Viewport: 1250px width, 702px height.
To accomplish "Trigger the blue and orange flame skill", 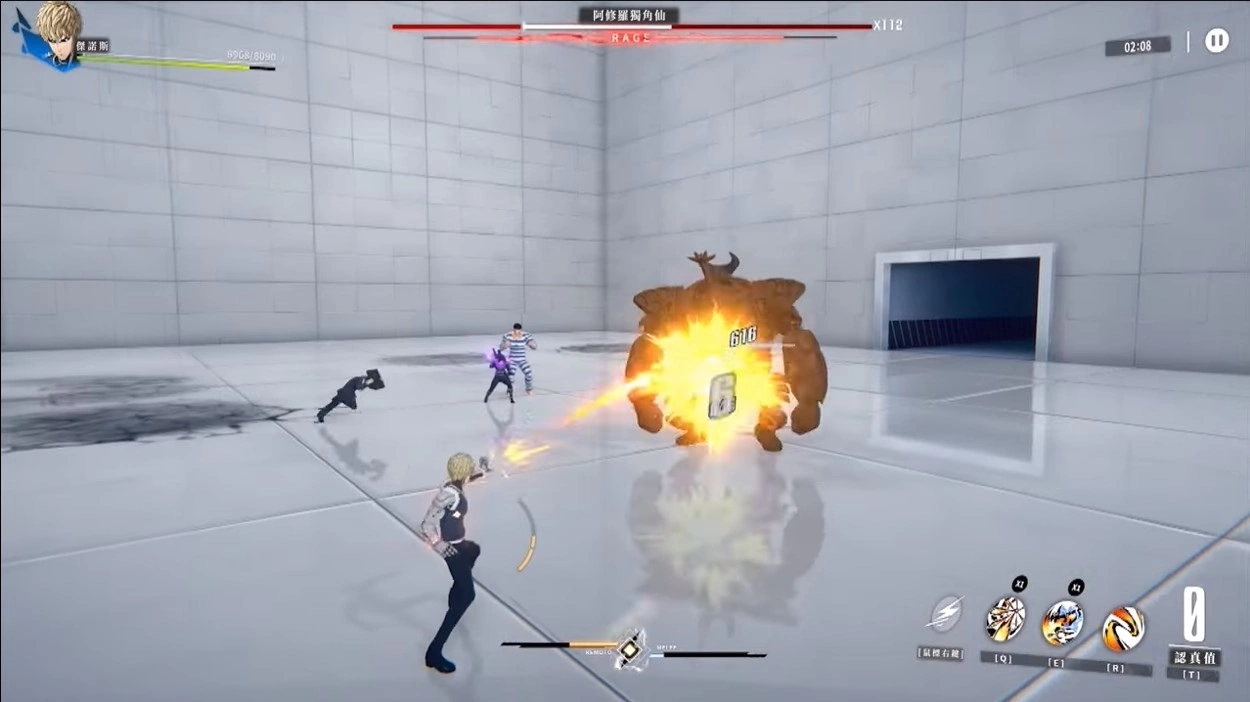I will pos(1062,623).
